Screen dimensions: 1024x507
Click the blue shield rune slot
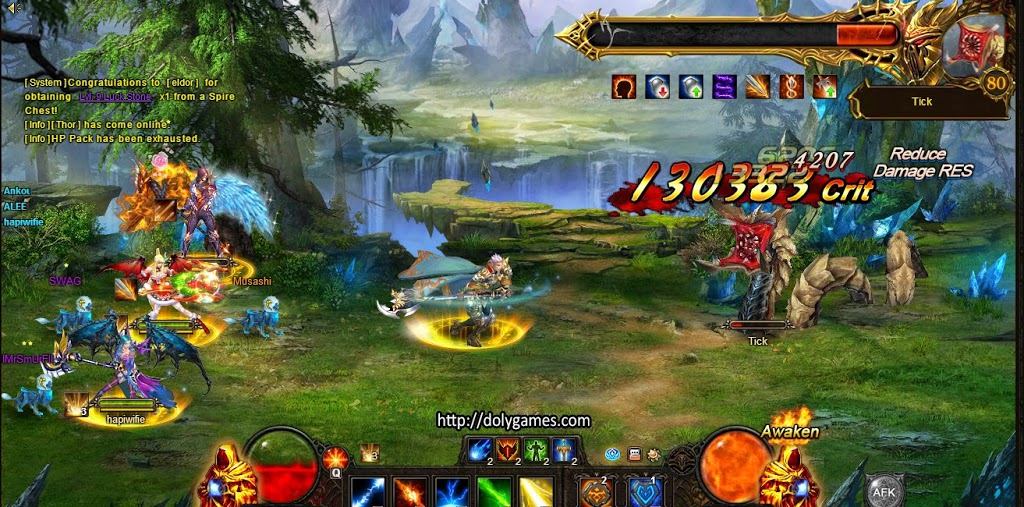646,493
